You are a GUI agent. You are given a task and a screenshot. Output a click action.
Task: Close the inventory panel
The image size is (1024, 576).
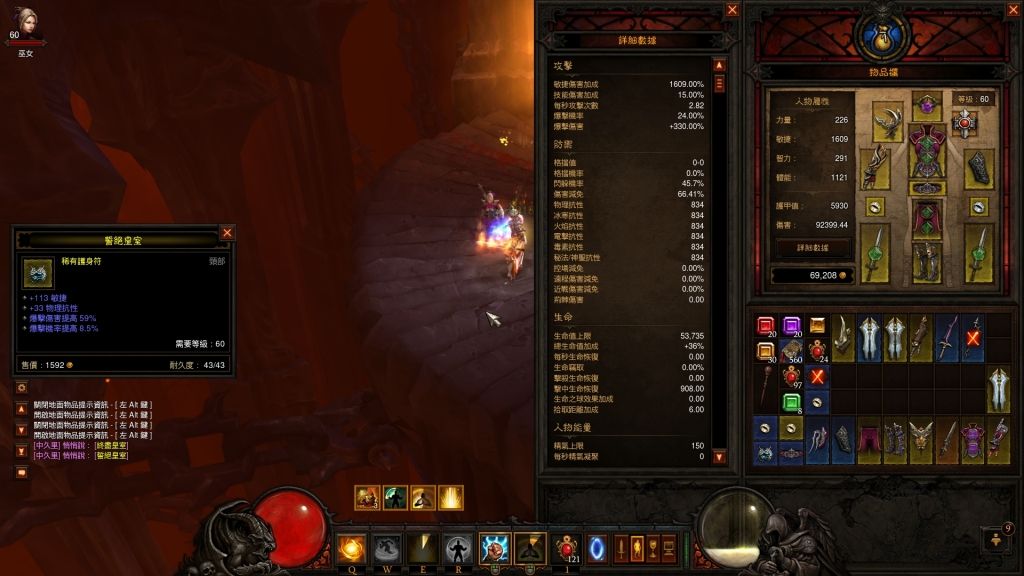[1011, 10]
